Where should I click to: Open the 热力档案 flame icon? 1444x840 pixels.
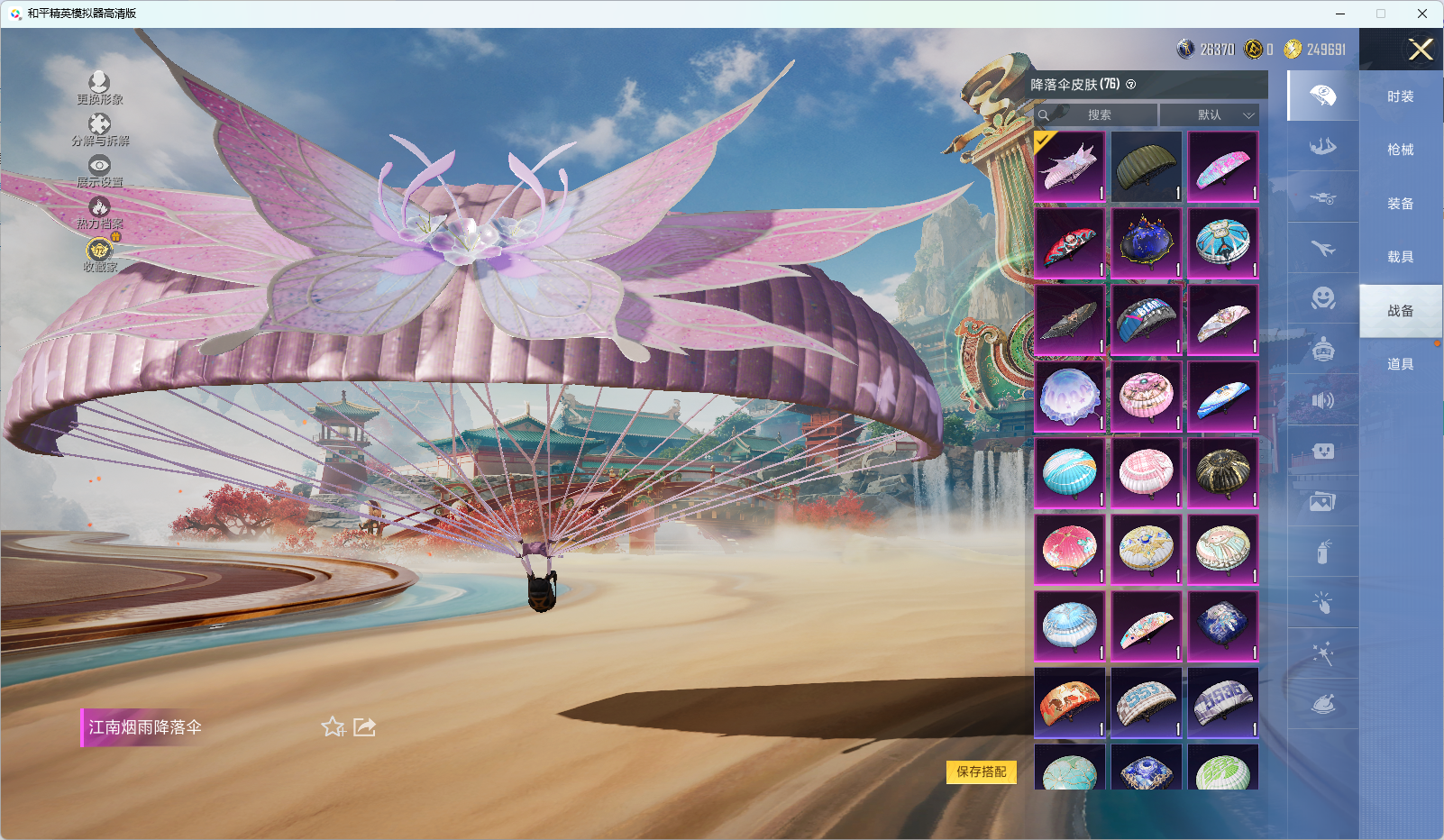click(x=99, y=212)
